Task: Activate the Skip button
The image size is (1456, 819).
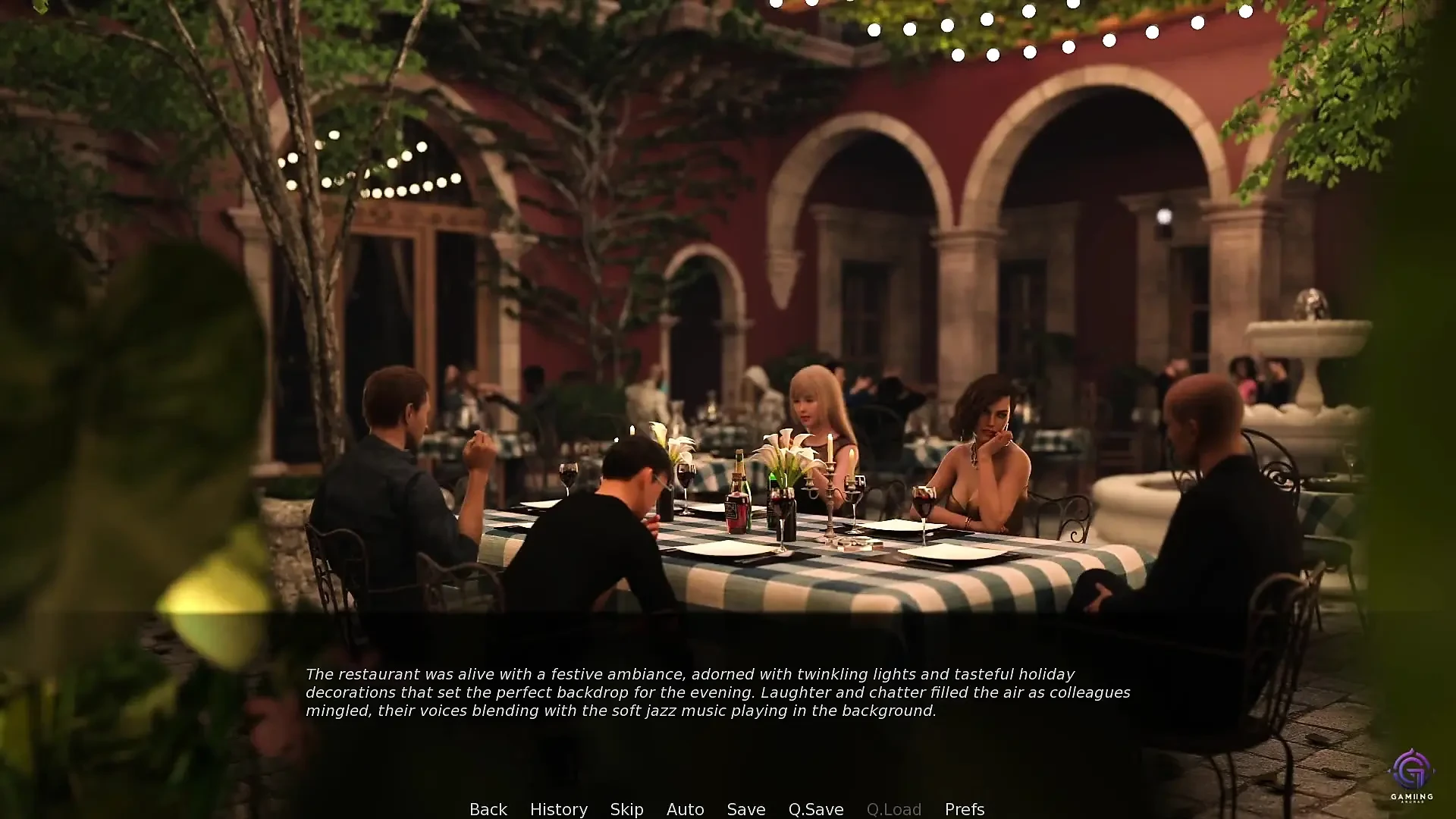Action: [x=626, y=809]
